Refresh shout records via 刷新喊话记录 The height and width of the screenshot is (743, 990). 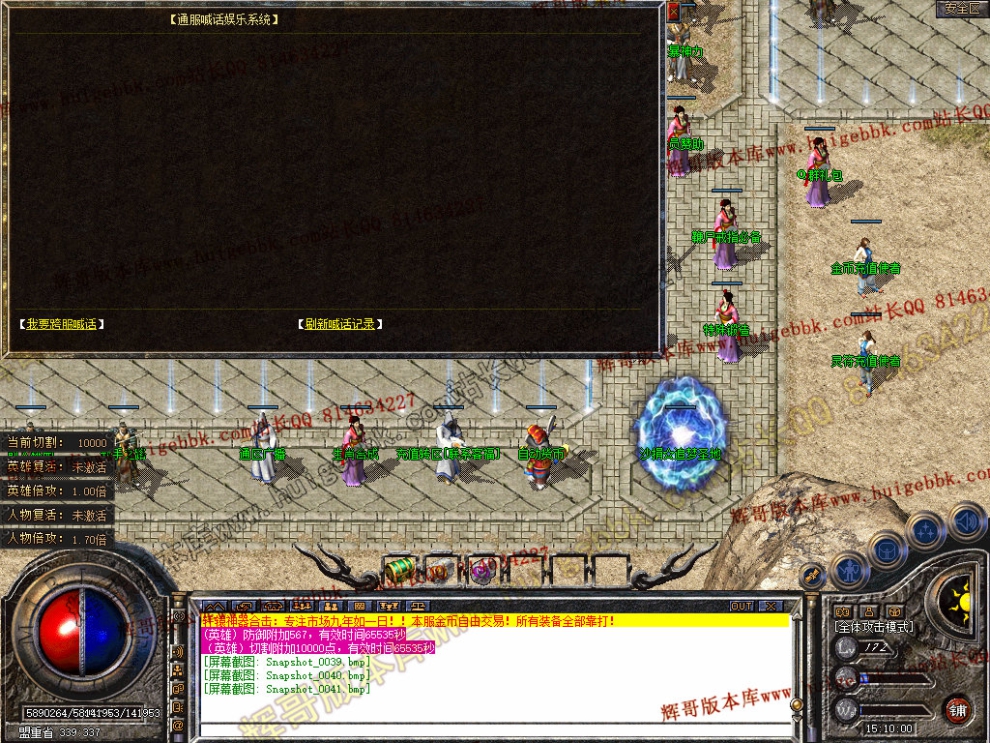(x=340, y=324)
